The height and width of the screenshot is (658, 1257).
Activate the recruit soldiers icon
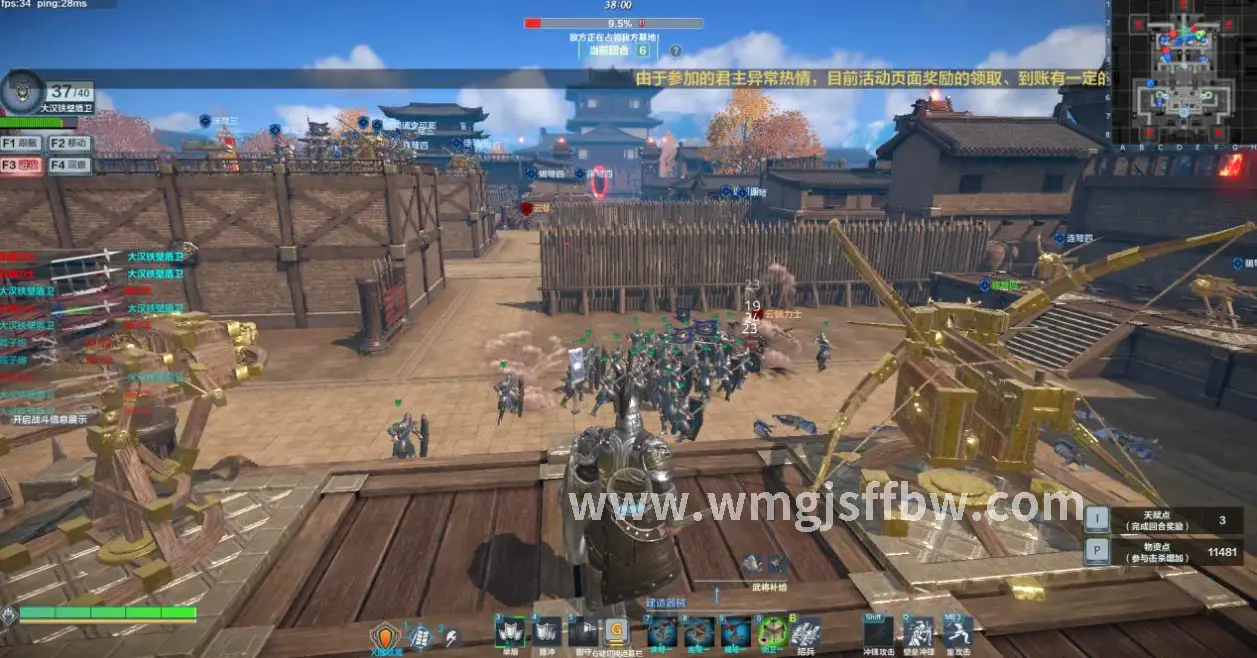pos(806,632)
